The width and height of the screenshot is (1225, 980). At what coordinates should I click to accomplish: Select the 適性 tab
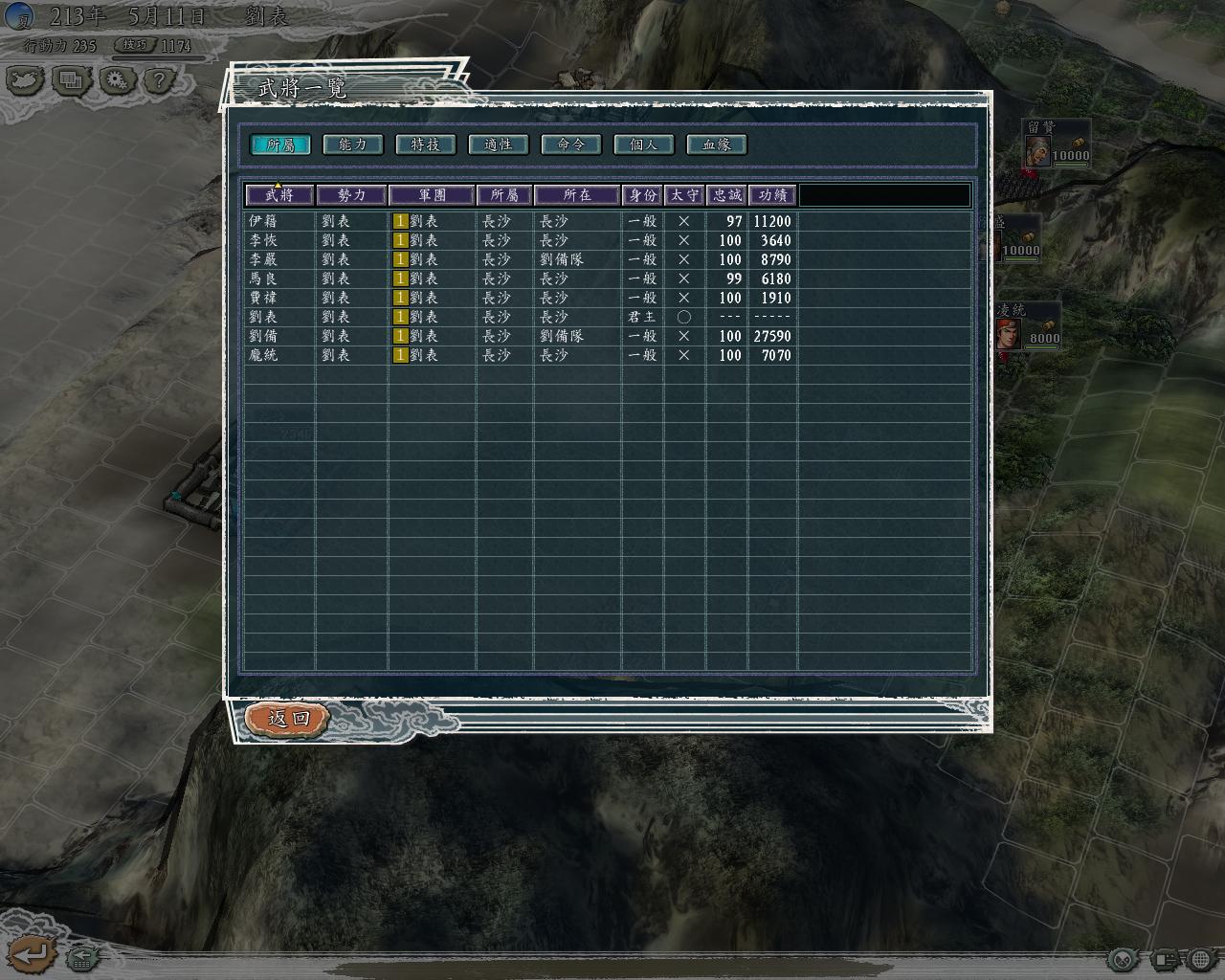click(x=498, y=145)
